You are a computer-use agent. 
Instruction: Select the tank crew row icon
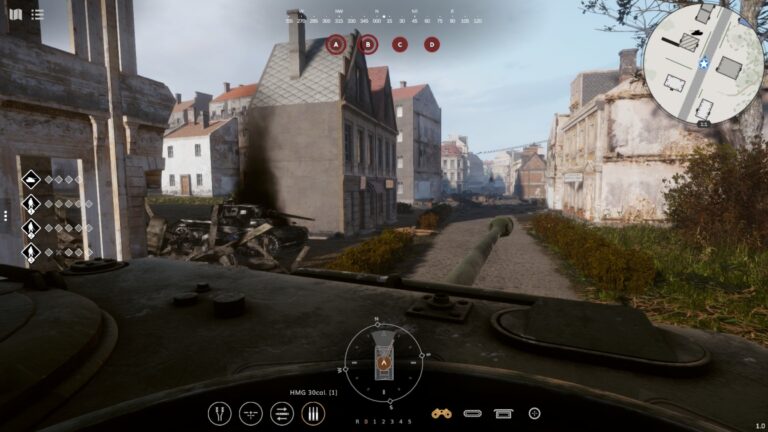[x=31, y=180]
